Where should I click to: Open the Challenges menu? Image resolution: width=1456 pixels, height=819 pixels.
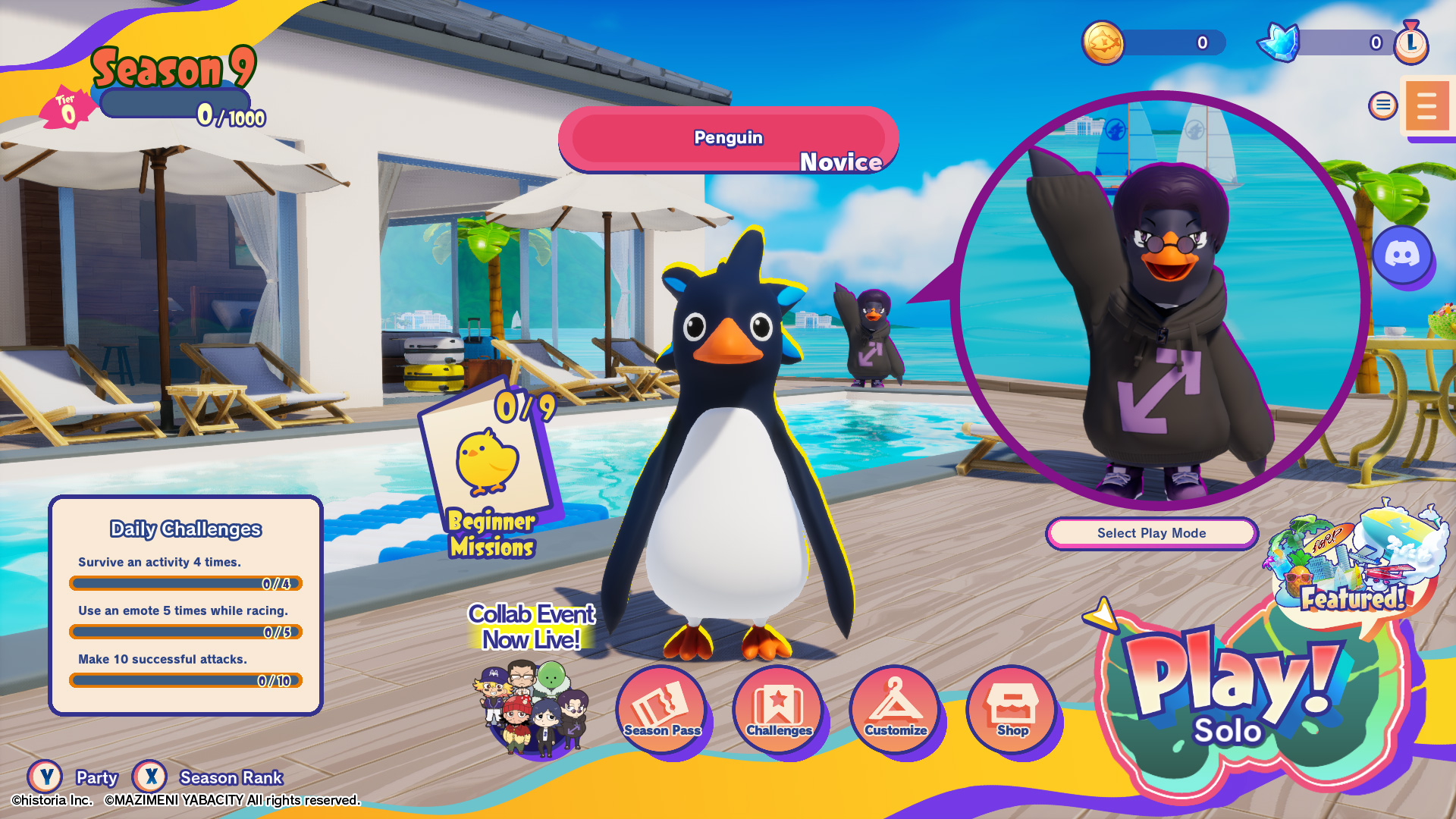tap(779, 709)
